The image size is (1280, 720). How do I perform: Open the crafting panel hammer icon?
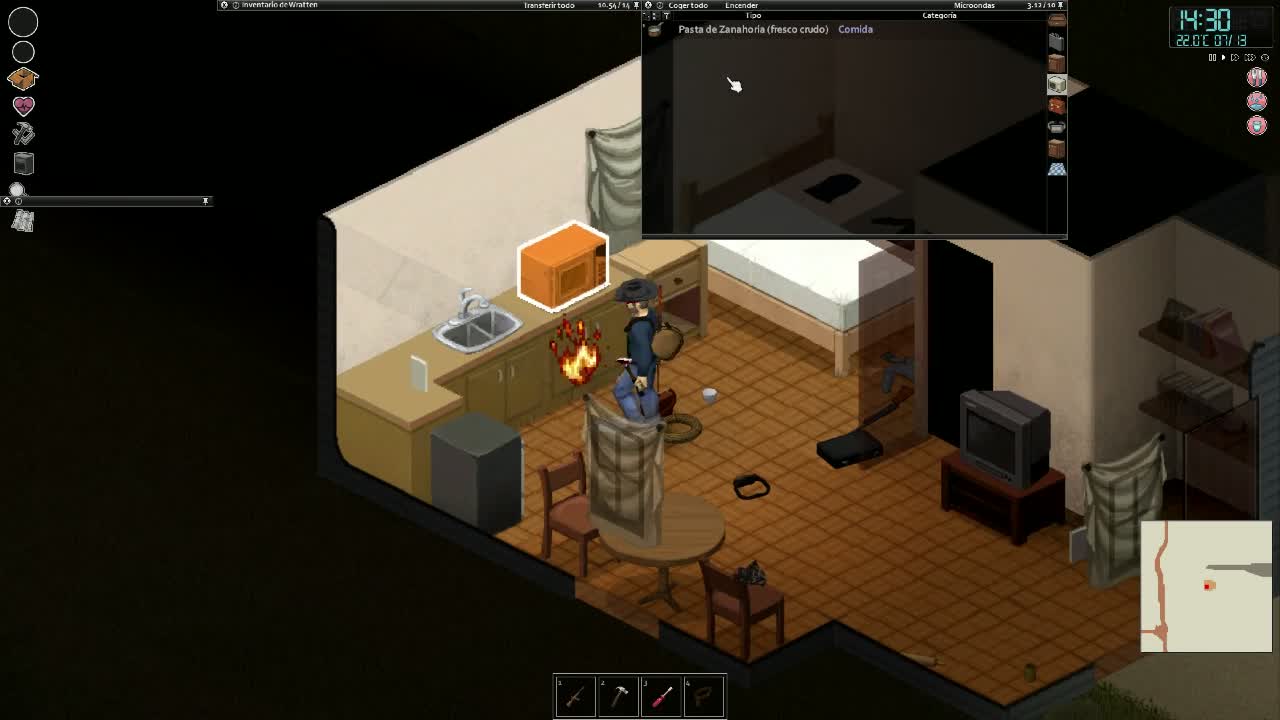(25, 132)
